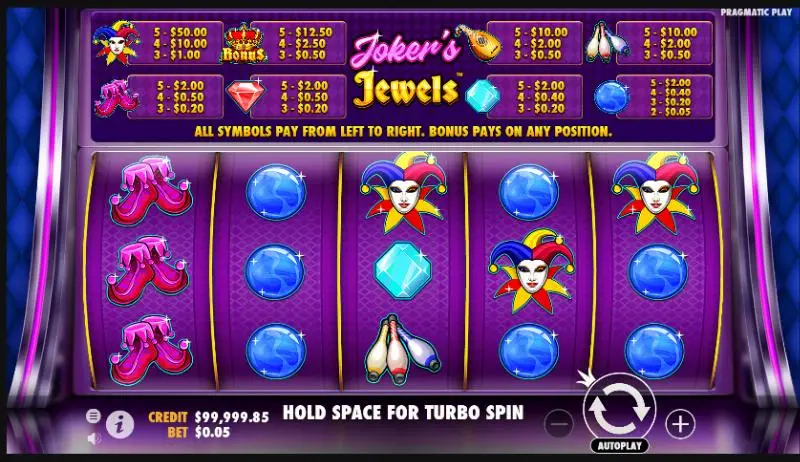The height and width of the screenshot is (462, 800).
Task: Open the hamburger menu icon
Action: pyautogui.click(x=93, y=415)
